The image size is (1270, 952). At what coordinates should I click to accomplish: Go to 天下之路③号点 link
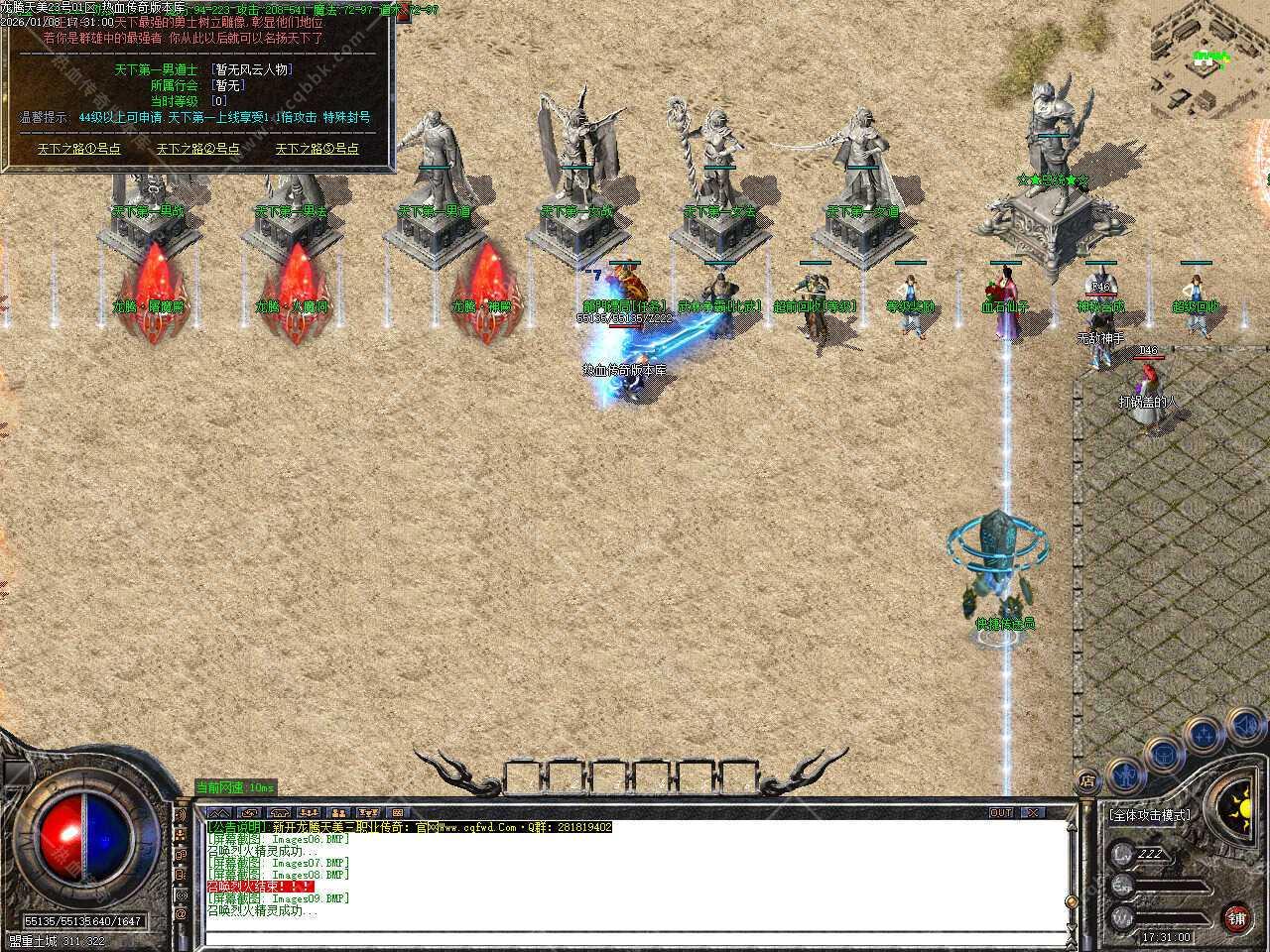point(317,149)
